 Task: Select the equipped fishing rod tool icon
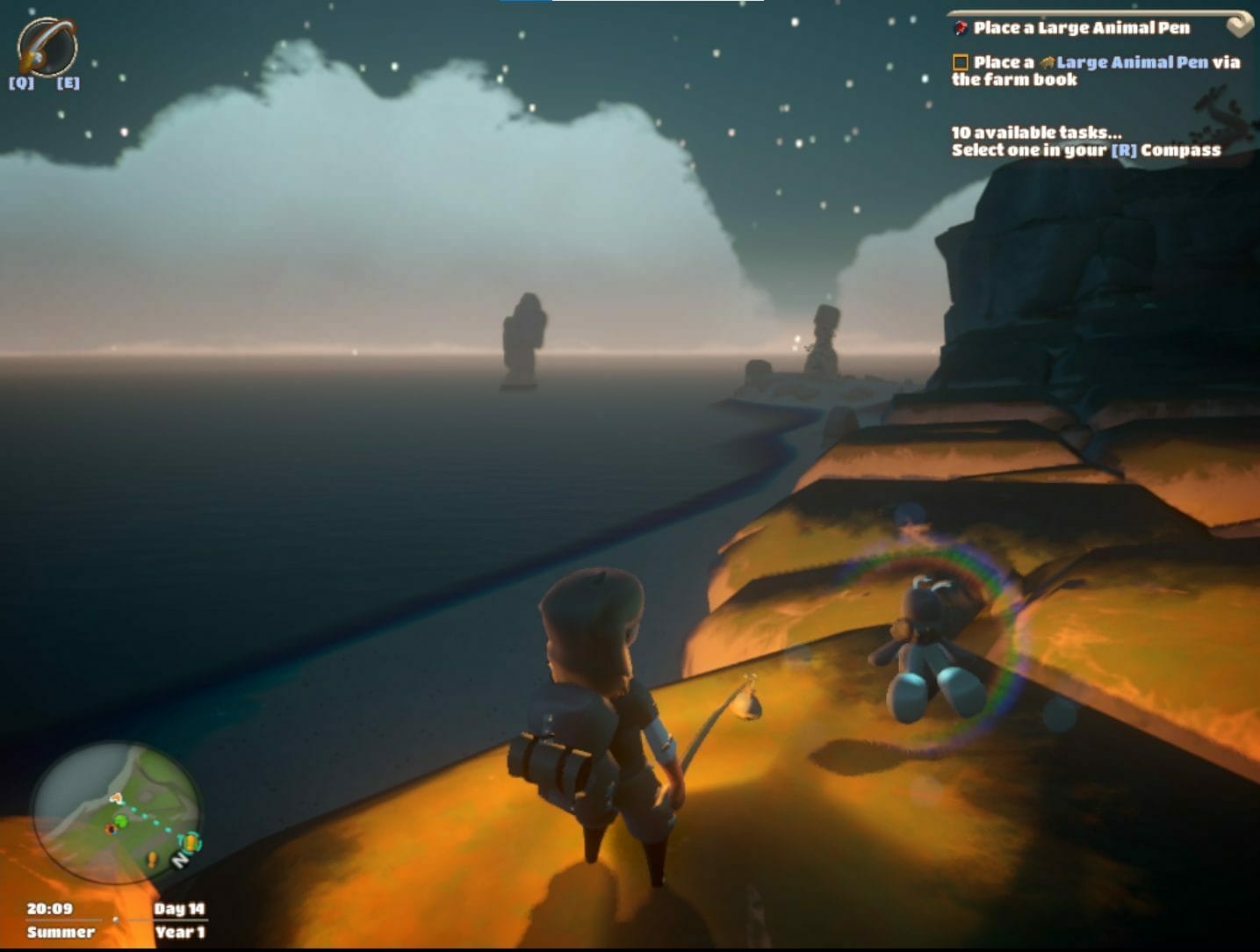tap(47, 46)
